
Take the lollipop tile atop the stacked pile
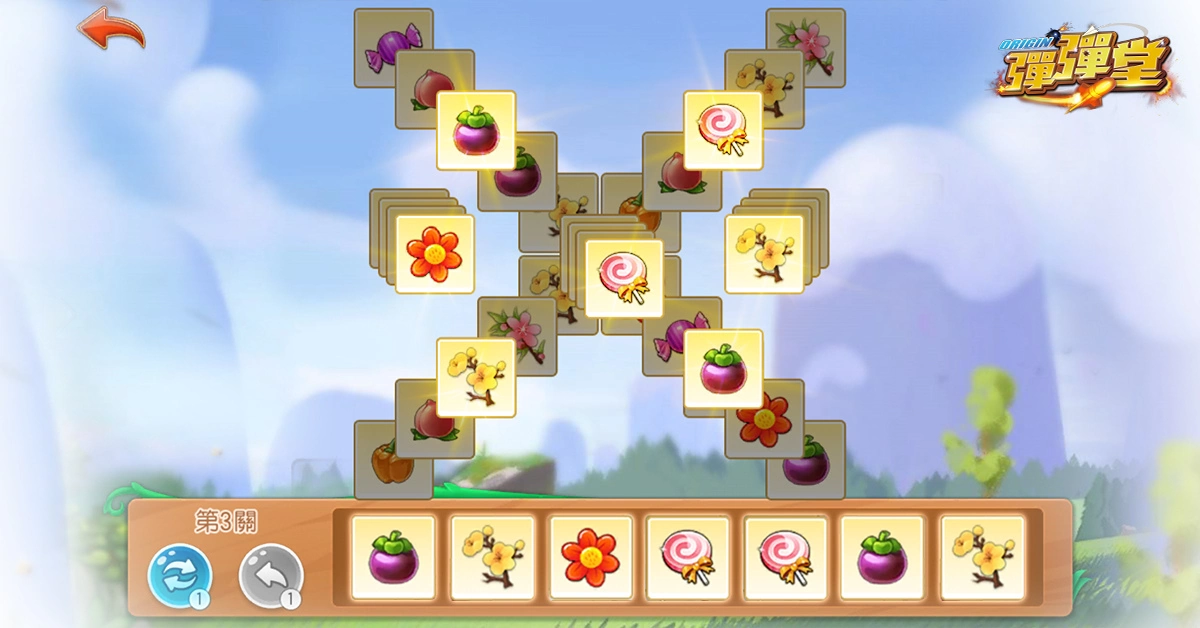624,278
